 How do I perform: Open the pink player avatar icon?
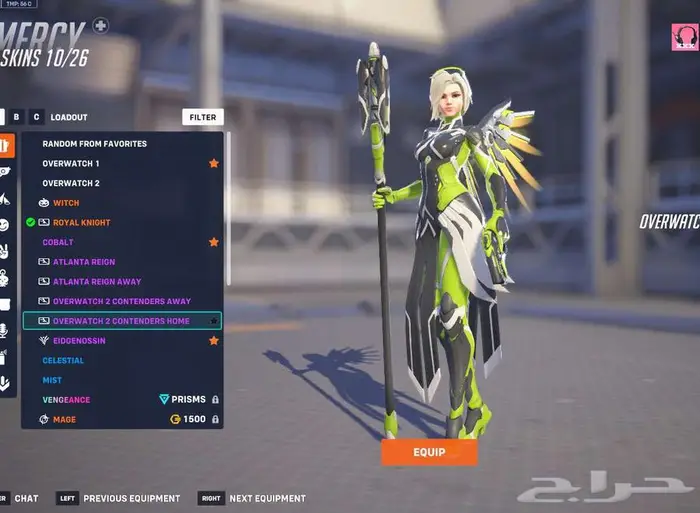point(684,37)
